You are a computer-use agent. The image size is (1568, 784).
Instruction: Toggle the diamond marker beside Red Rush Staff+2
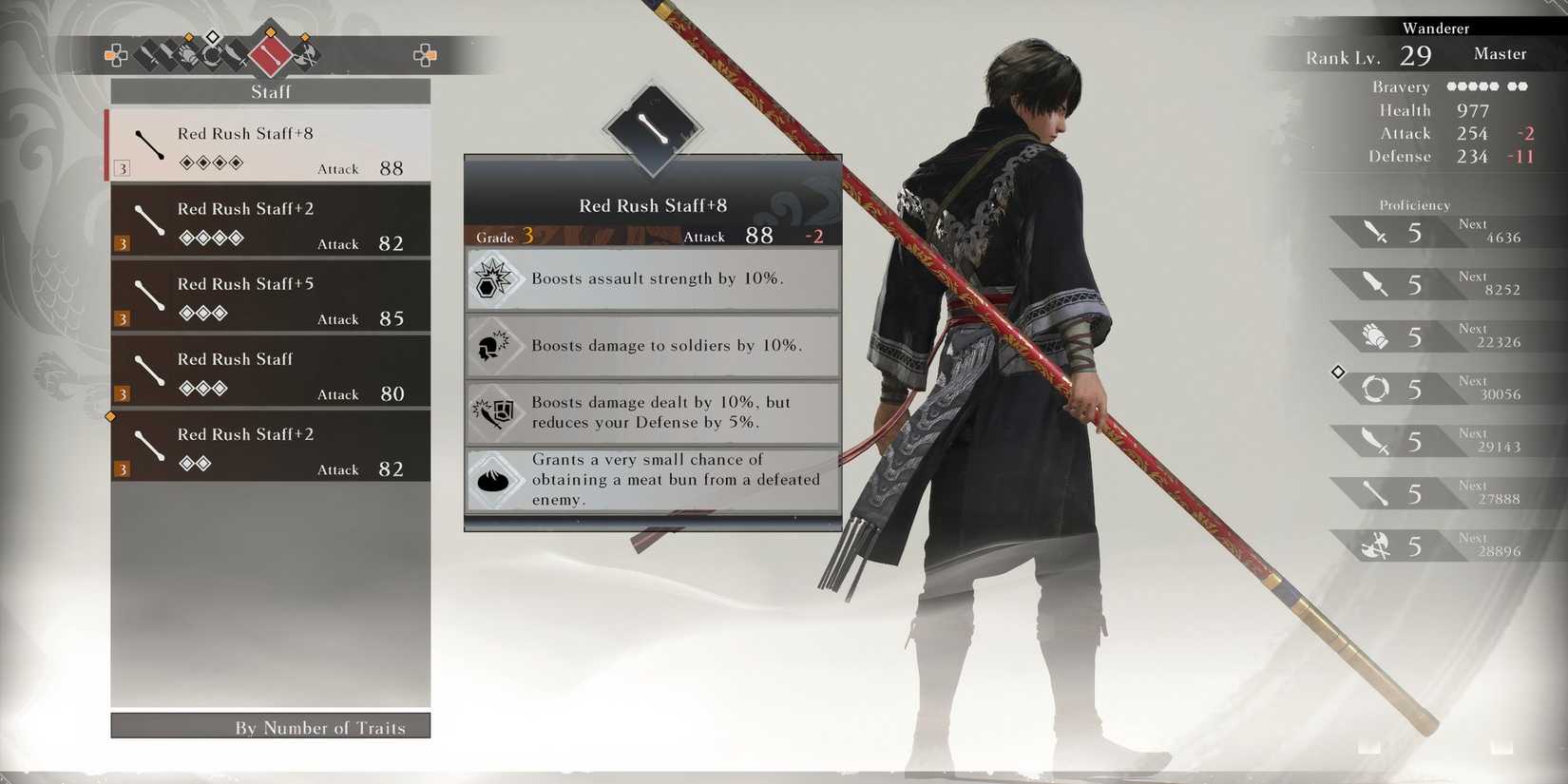[x=110, y=415]
